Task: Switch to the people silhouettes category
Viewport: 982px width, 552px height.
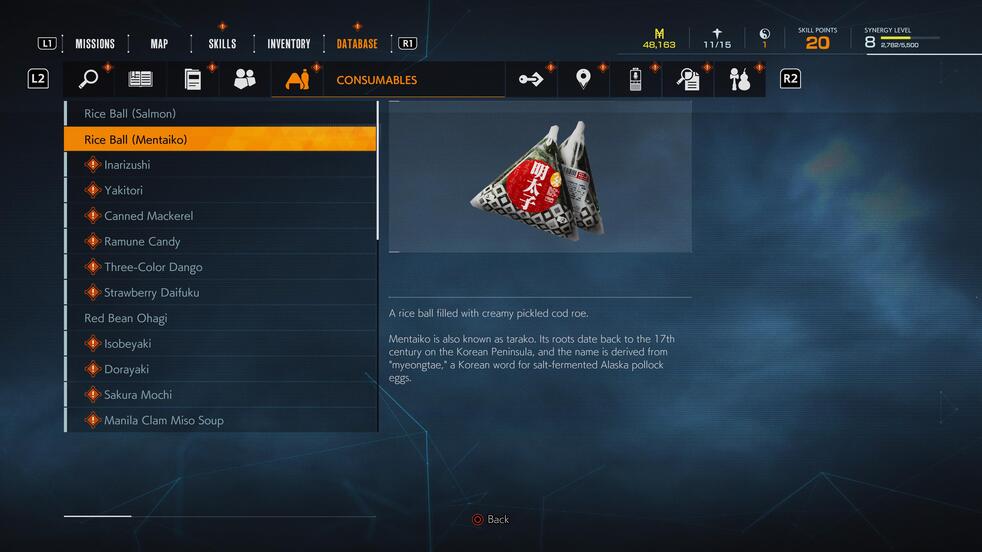Action: tap(245, 80)
